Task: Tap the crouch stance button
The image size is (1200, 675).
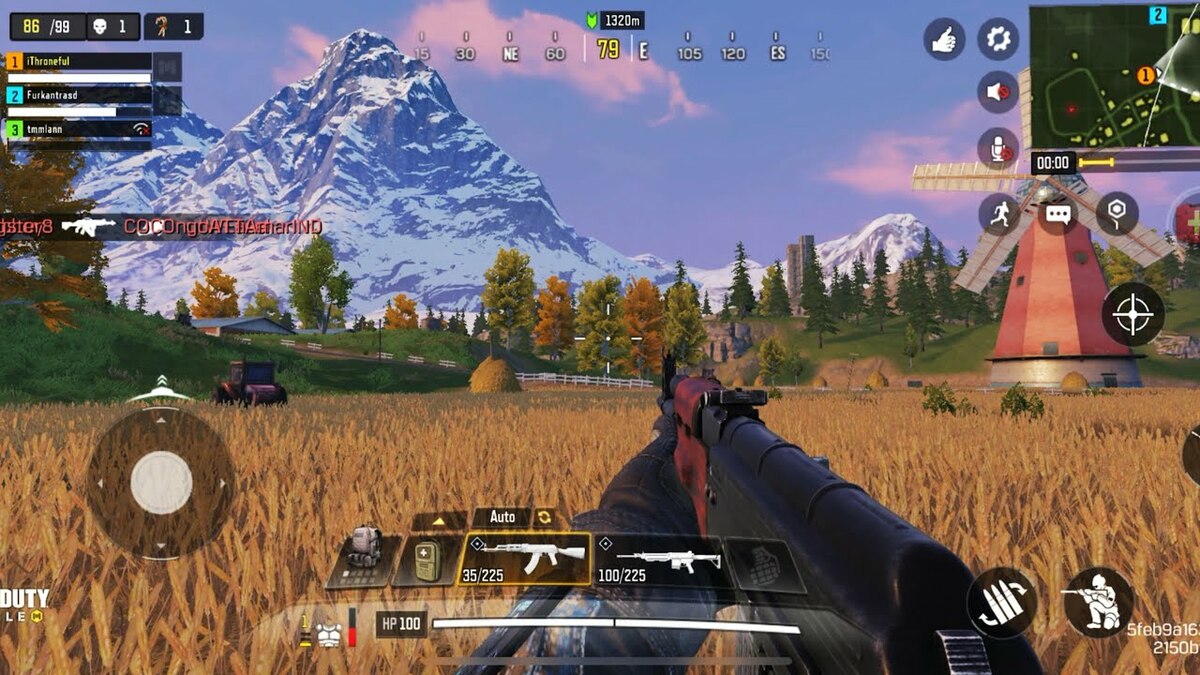Action: (x=1097, y=602)
